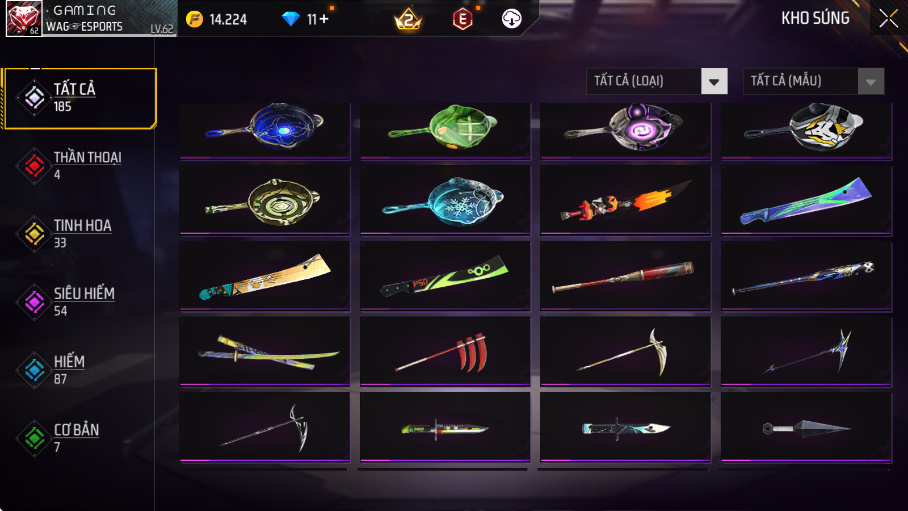The height and width of the screenshot is (511, 908).
Task: Open the red E badge icon
Action: click(x=462, y=18)
